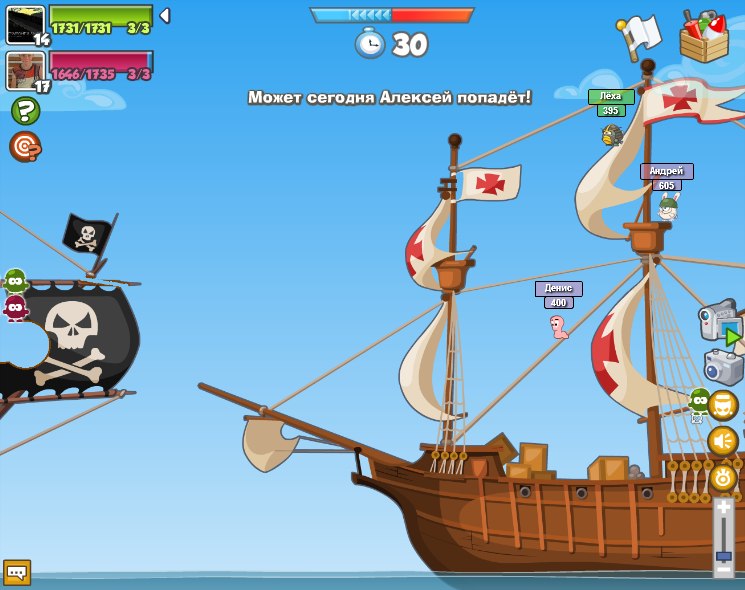745x590 pixels.
Task: Click the orange target hint icon
Action: (x=24, y=146)
